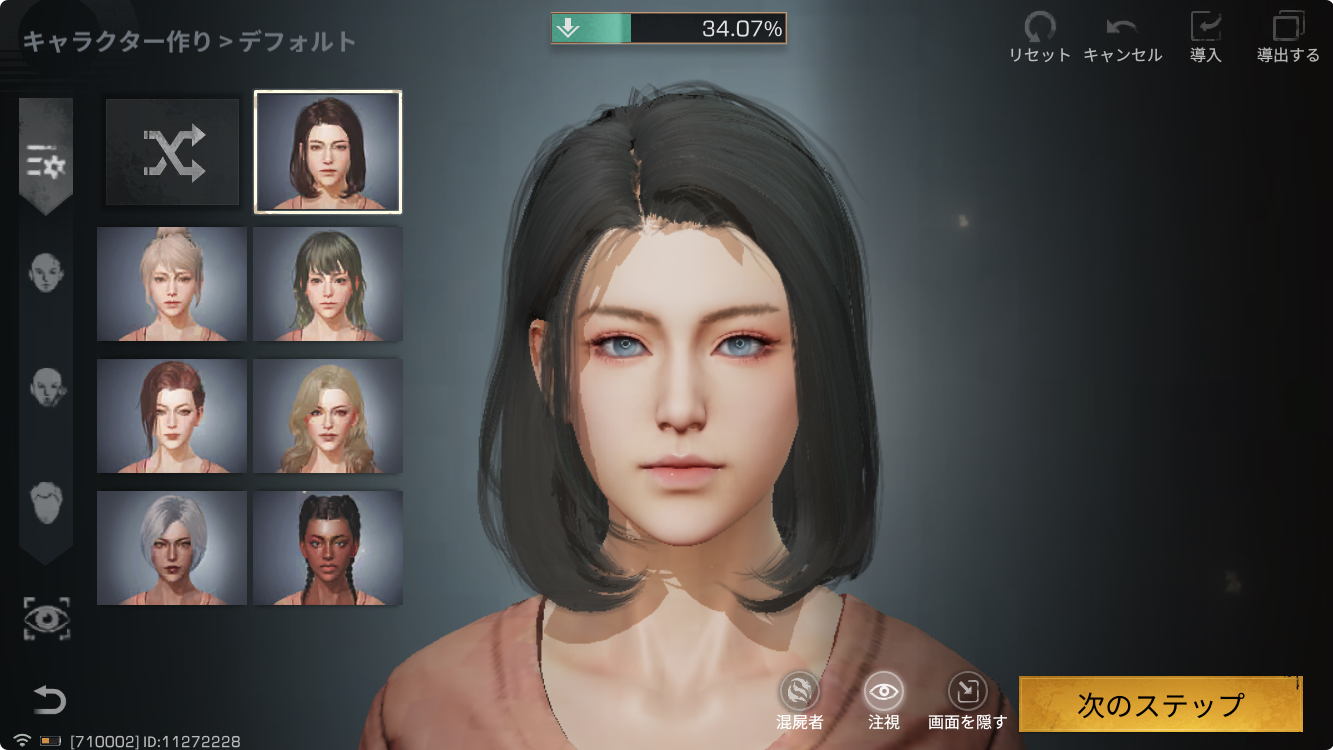
Task: Activate the face scan eye icon
Action: (47, 619)
